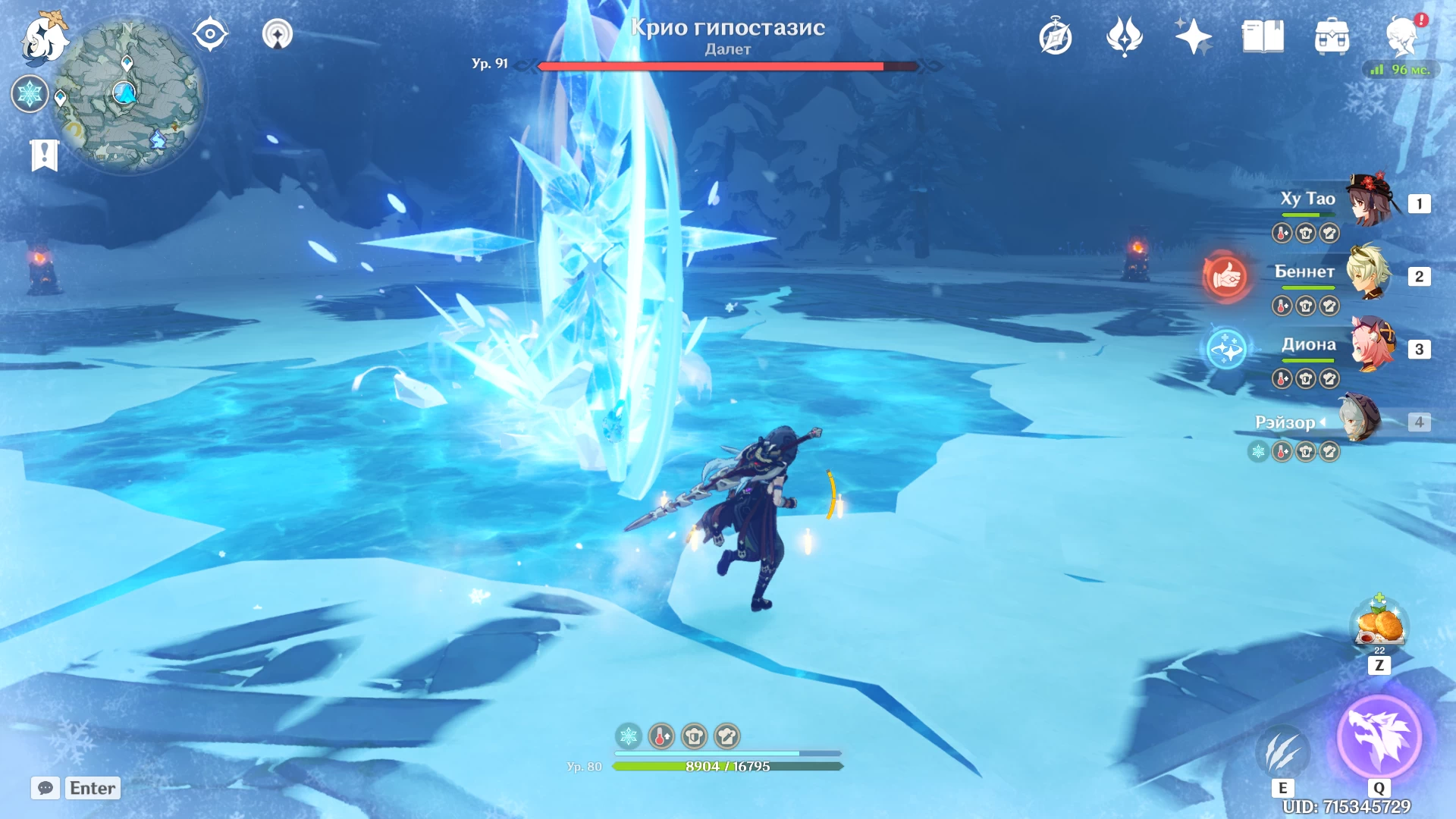
Task: Open the quest navigation icon
Action: [210, 34]
